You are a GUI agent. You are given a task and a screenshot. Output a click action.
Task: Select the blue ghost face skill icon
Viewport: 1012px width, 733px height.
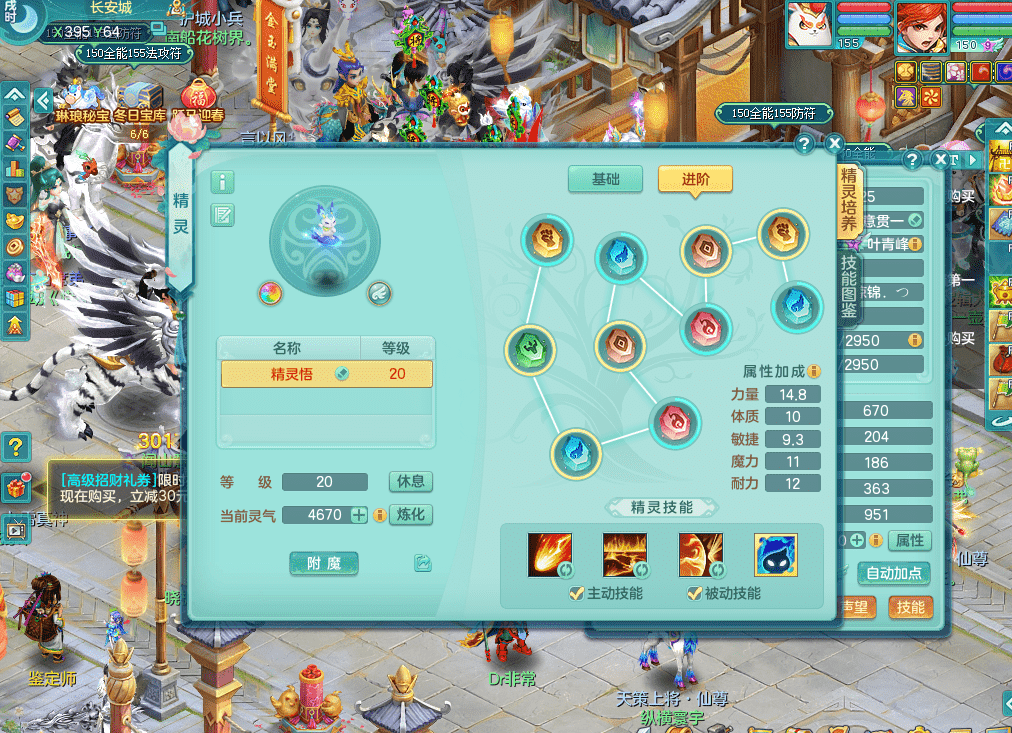[775, 555]
